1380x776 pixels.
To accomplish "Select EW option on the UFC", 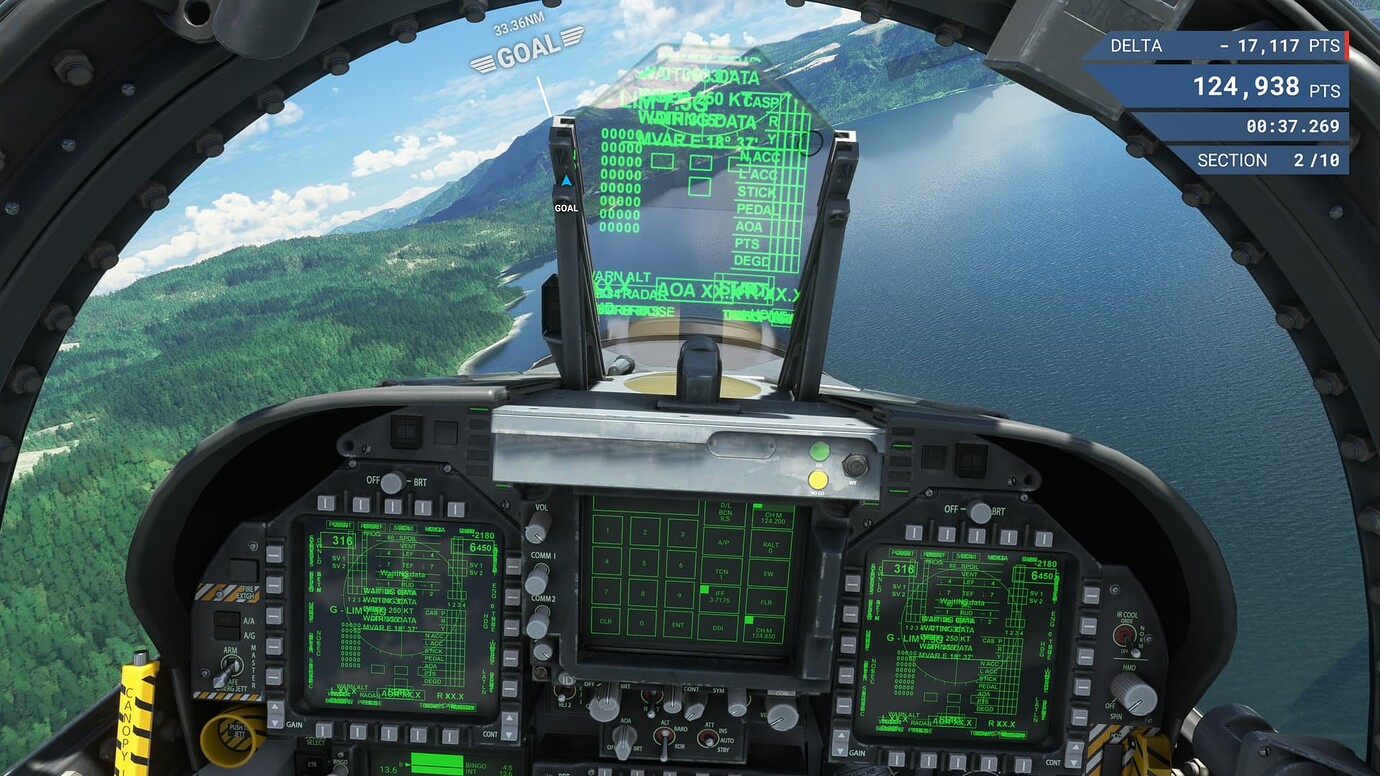I will point(769,574).
